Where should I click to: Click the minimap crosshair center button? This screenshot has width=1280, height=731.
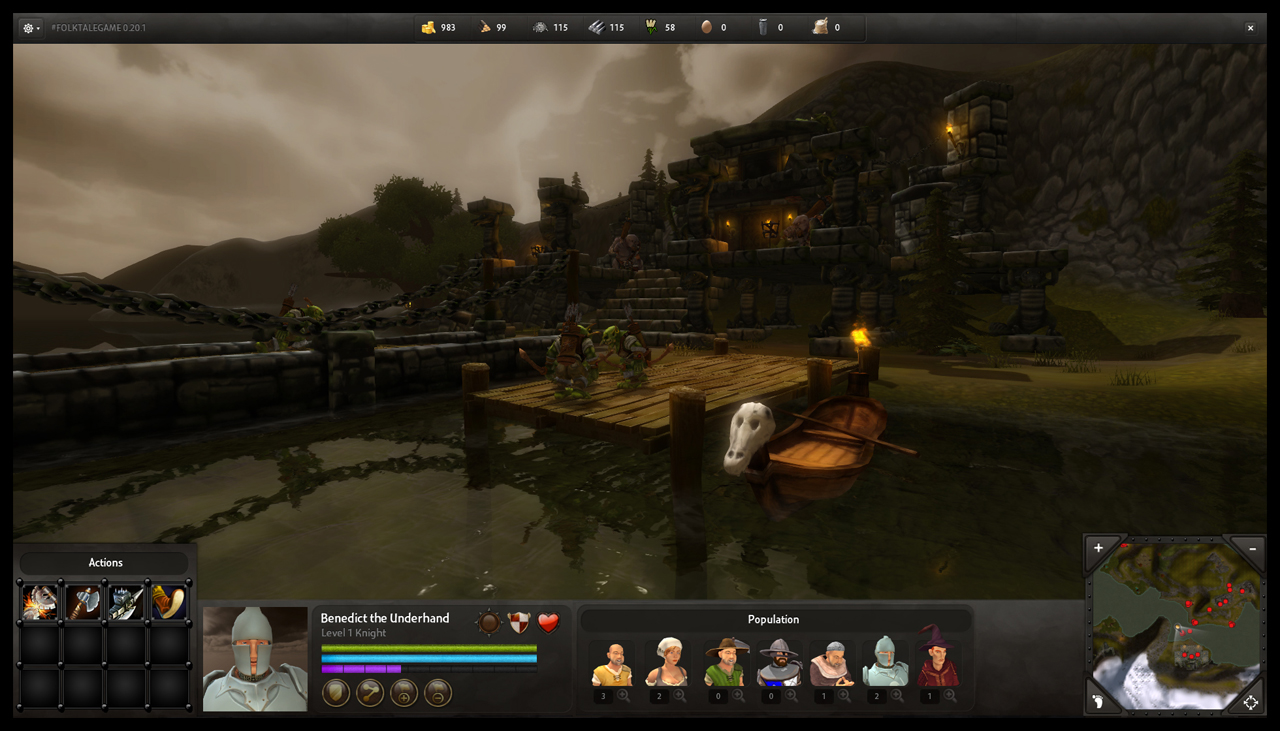pos(1250,702)
